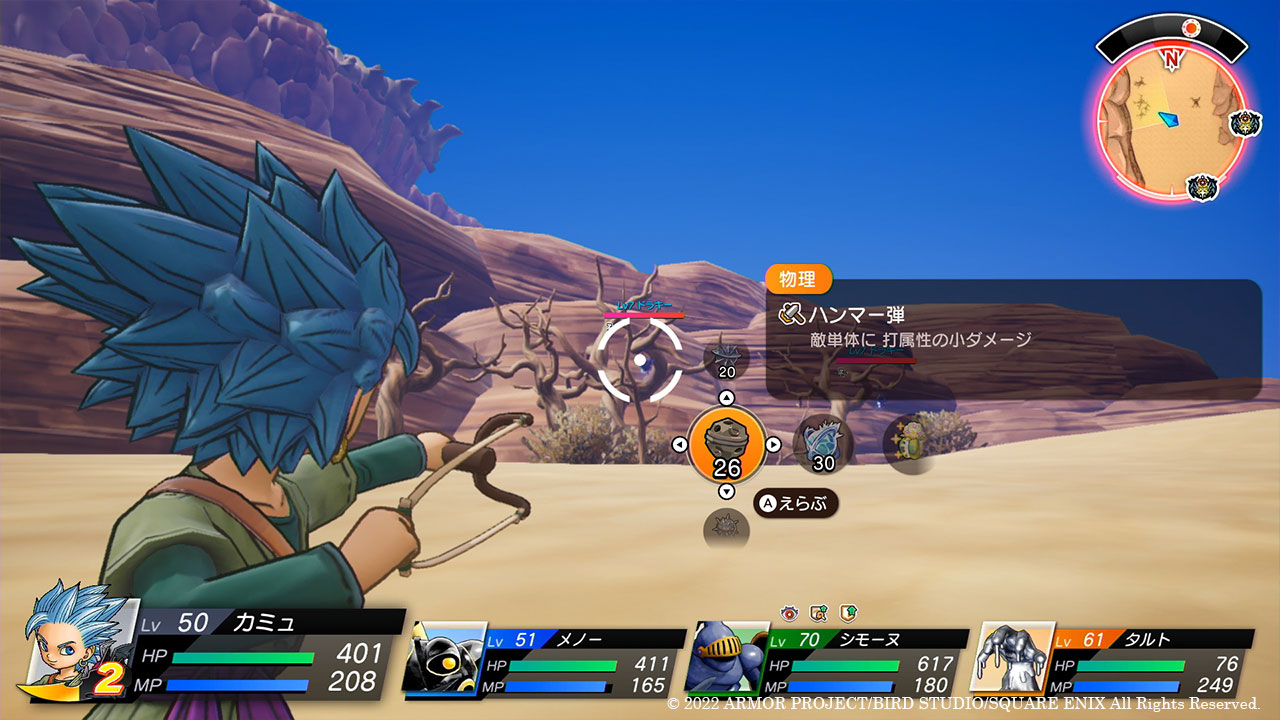Image resolution: width=1280 pixels, height=720 pixels.
Task: Click the orange shield buff icon above シモーヌ
Action: point(848,612)
